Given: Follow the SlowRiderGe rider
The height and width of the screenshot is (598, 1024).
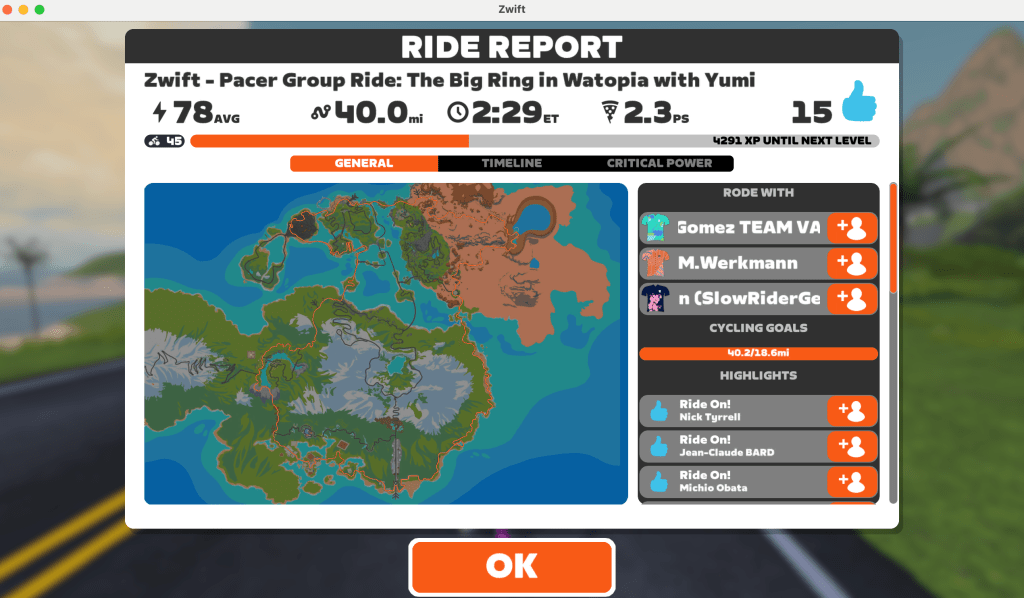Looking at the screenshot, I should (853, 298).
